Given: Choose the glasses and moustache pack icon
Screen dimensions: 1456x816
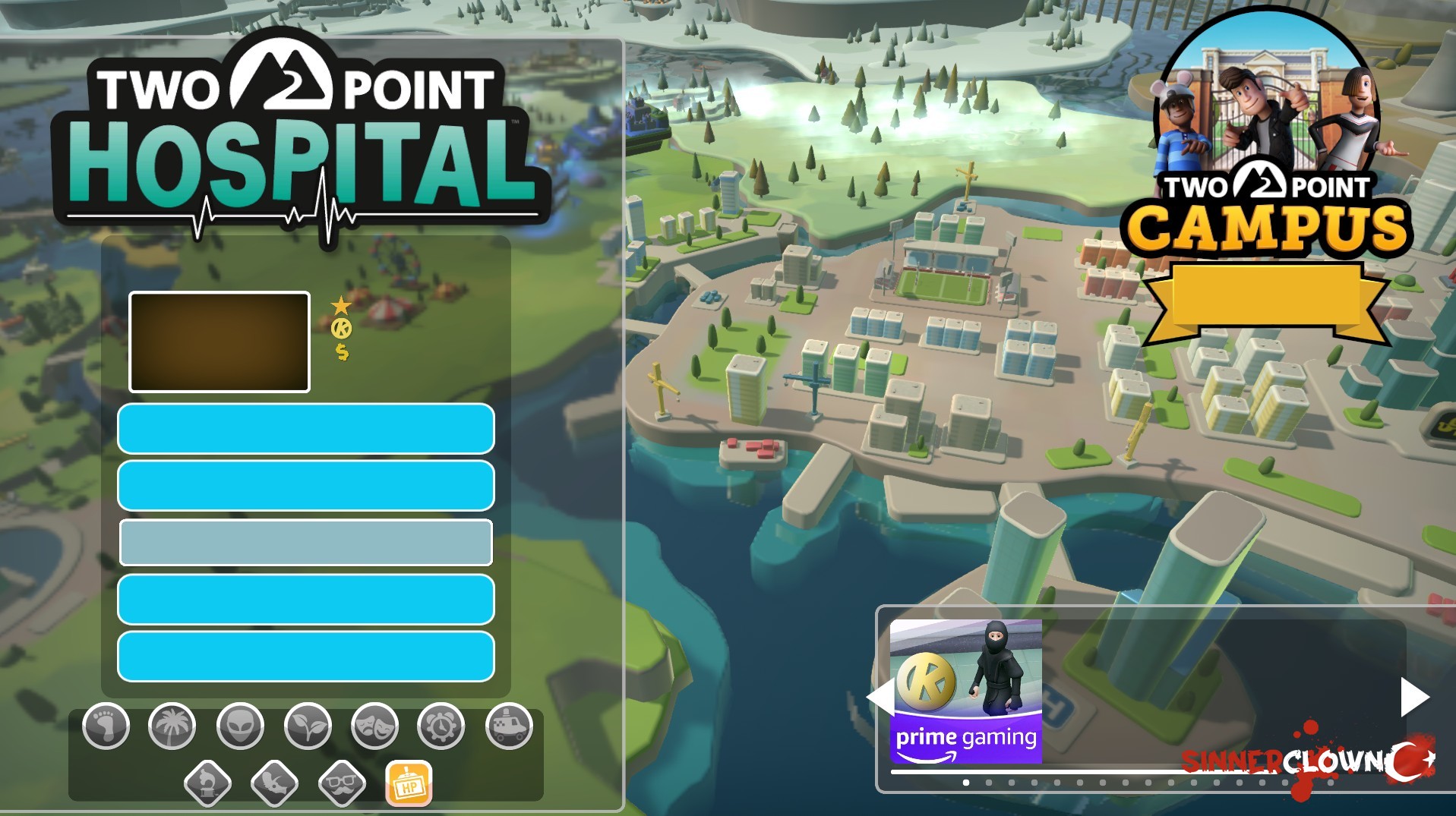Looking at the screenshot, I should 342,782.
